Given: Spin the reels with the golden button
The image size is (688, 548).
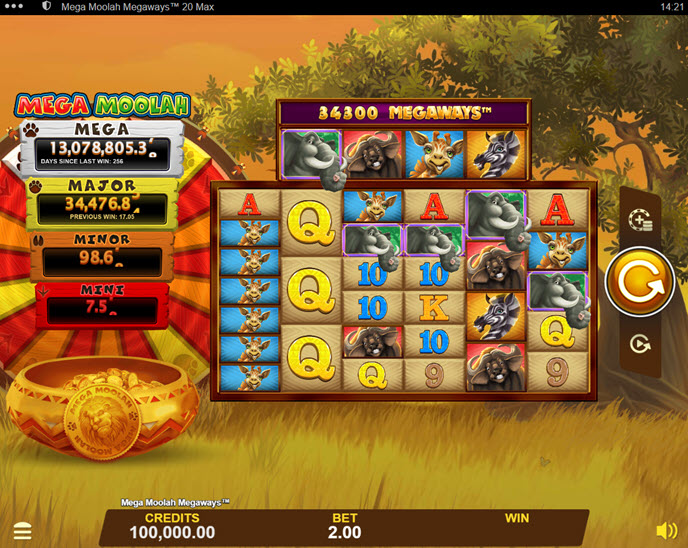Looking at the screenshot, I should (x=639, y=283).
